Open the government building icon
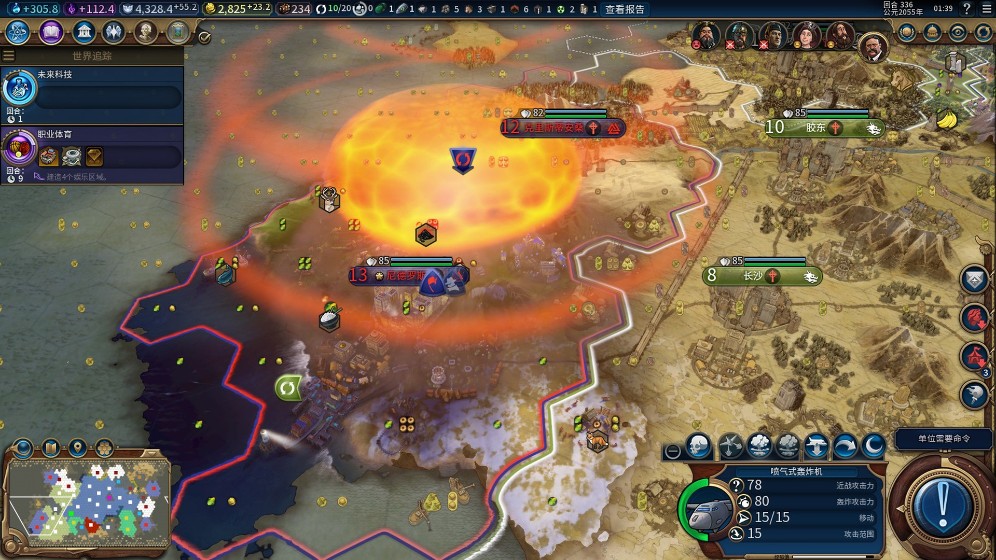This screenshot has height=560, width=996. [83, 33]
